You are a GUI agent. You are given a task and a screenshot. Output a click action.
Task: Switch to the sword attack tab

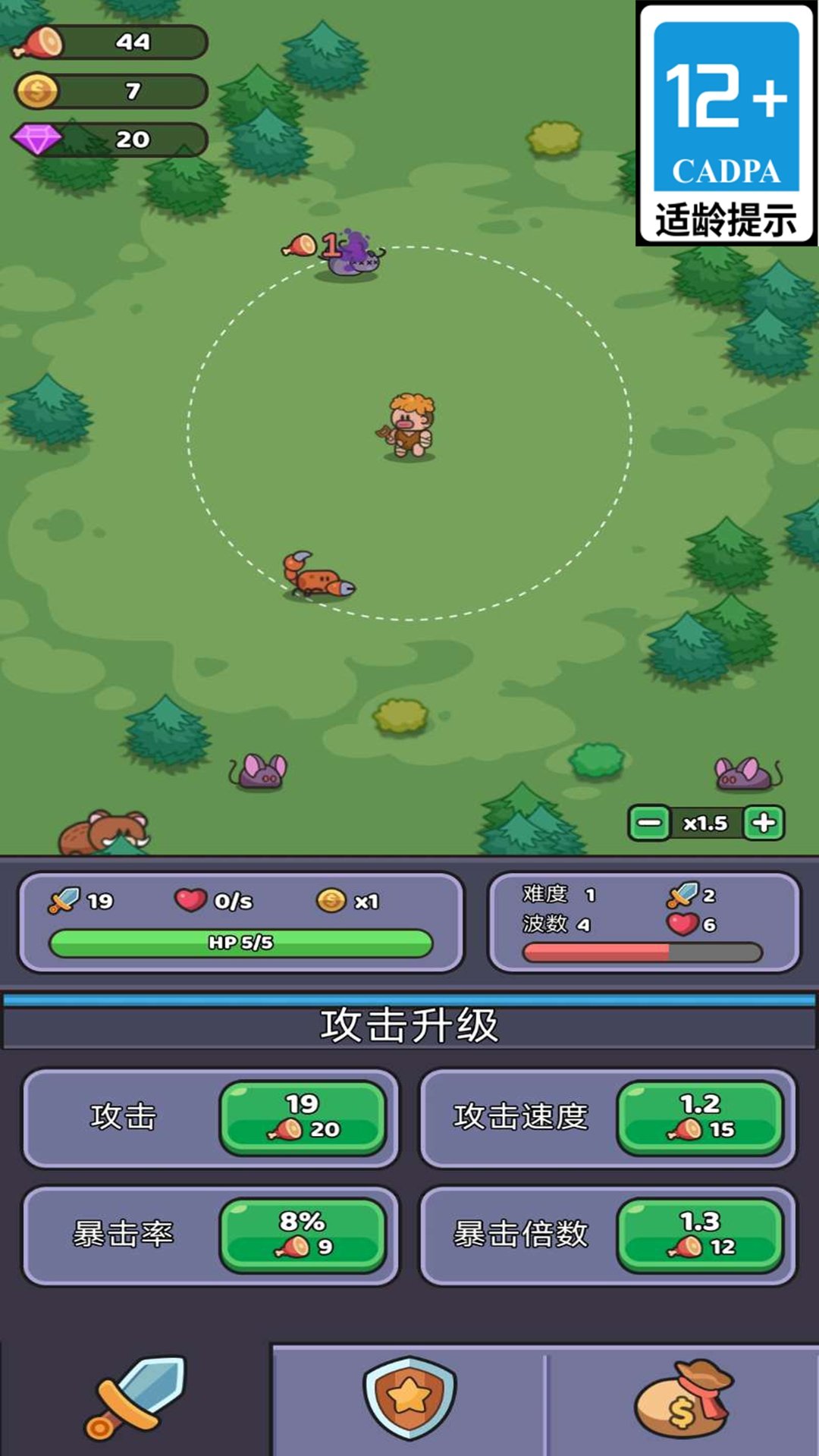136,1399
